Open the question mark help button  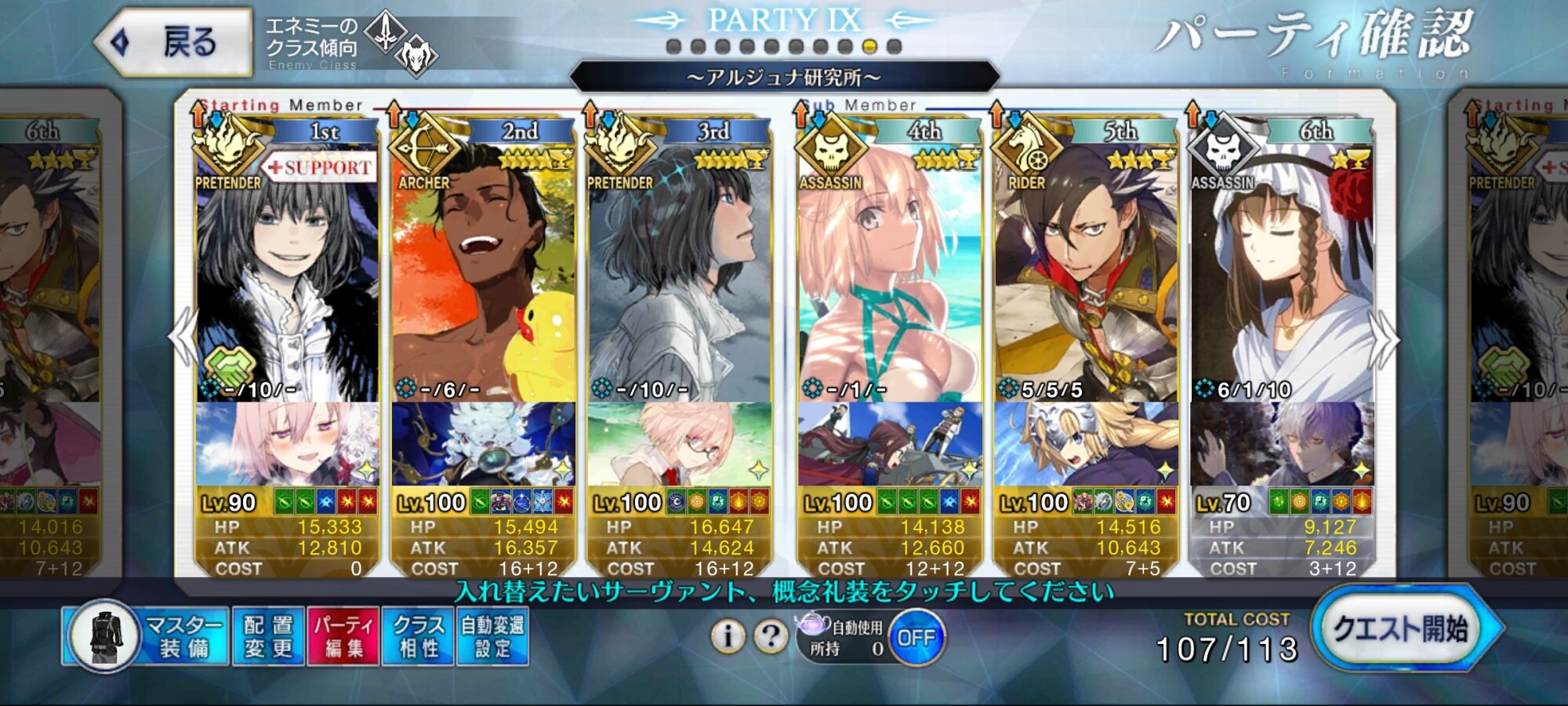tap(771, 636)
